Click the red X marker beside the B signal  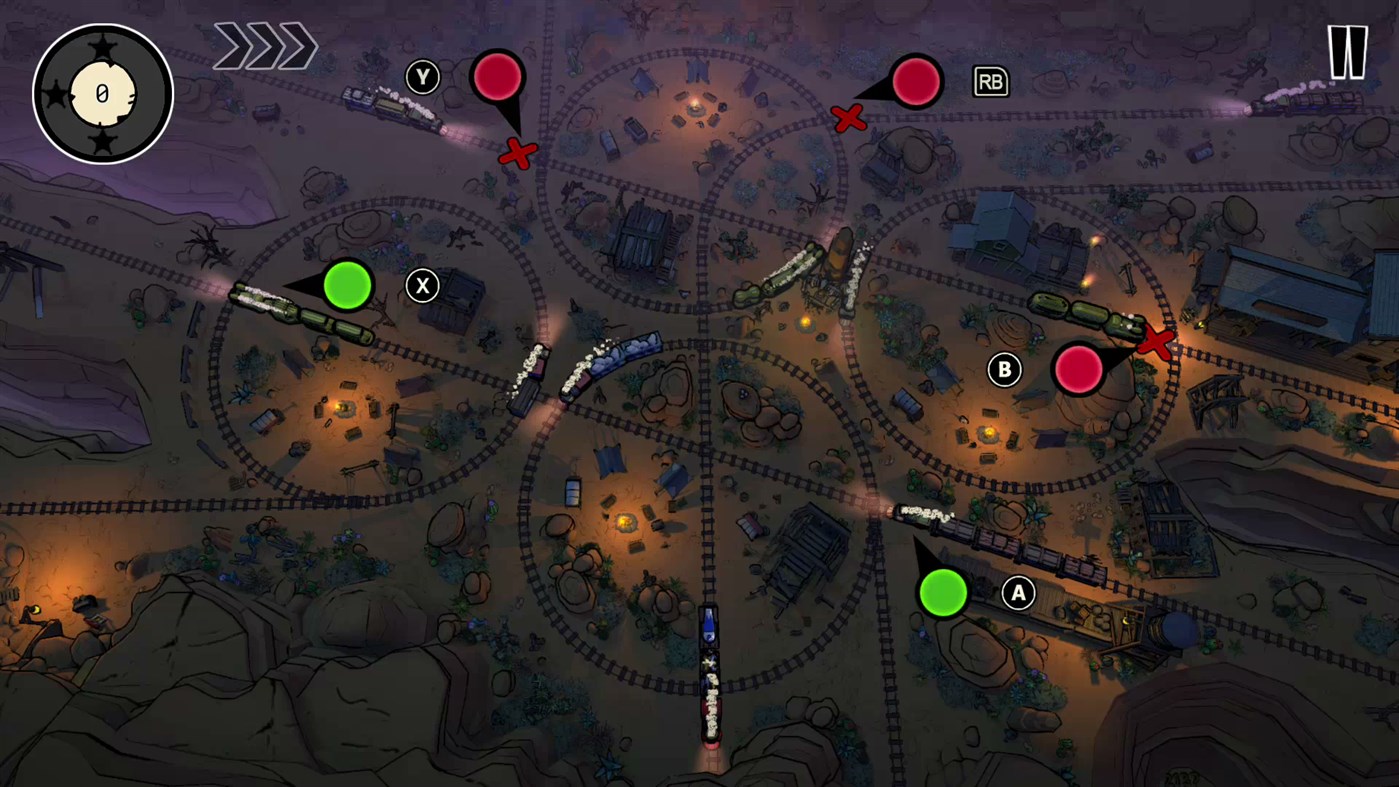tap(1157, 341)
